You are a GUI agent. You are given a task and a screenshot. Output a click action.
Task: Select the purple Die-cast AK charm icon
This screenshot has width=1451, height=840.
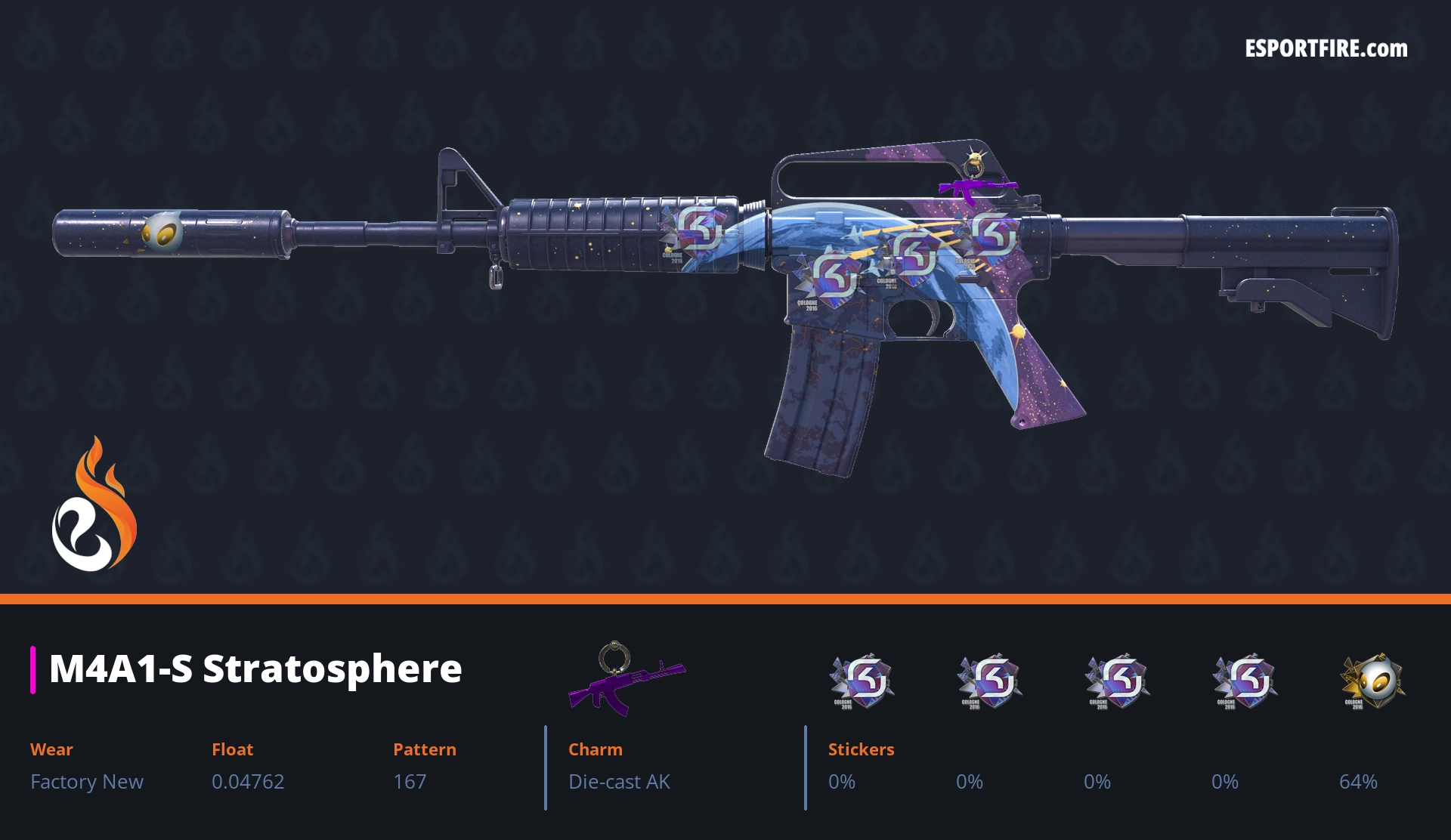pos(625,678)
